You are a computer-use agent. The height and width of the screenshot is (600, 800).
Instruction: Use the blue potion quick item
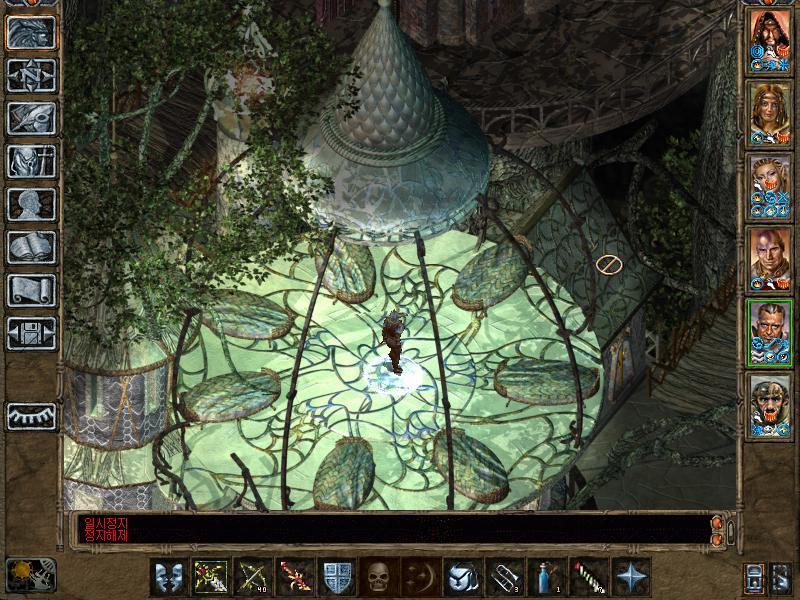point(546,578)
